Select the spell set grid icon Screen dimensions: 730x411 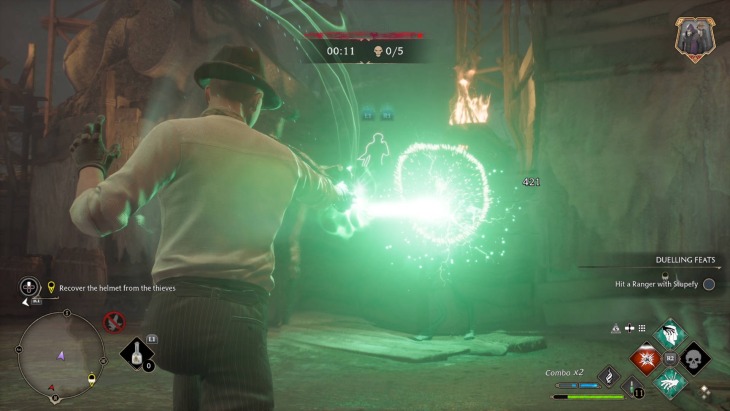[x=642, y=328]
